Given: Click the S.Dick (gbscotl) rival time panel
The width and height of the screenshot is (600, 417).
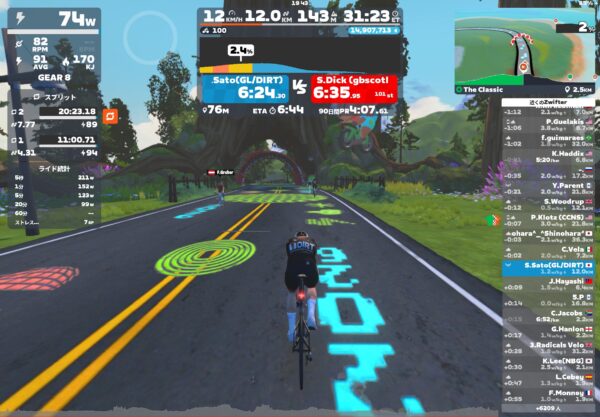Looking at the screenshot, I should point(355,89).
